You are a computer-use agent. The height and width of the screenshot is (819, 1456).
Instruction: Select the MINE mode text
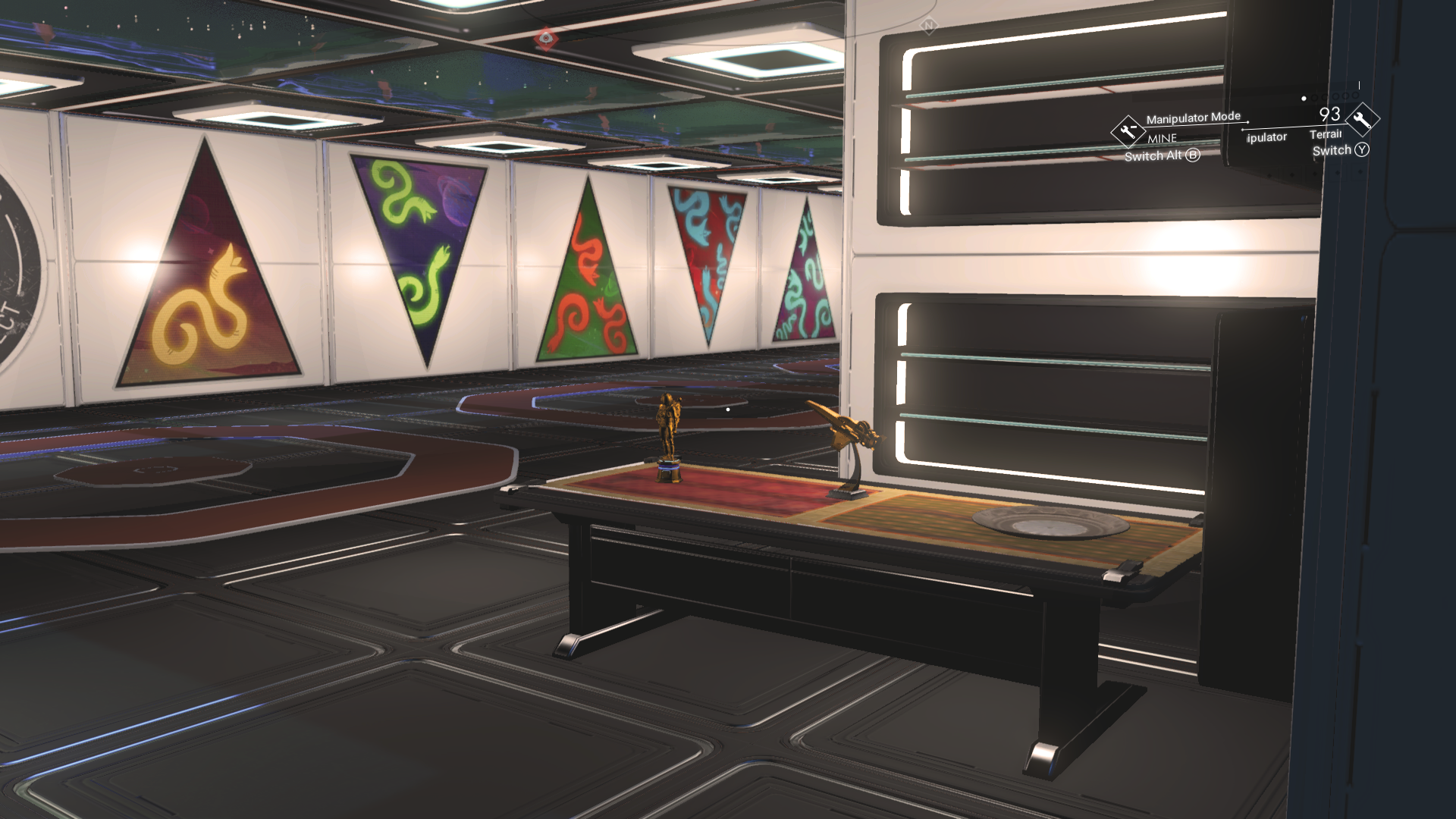click(1162, 138)
